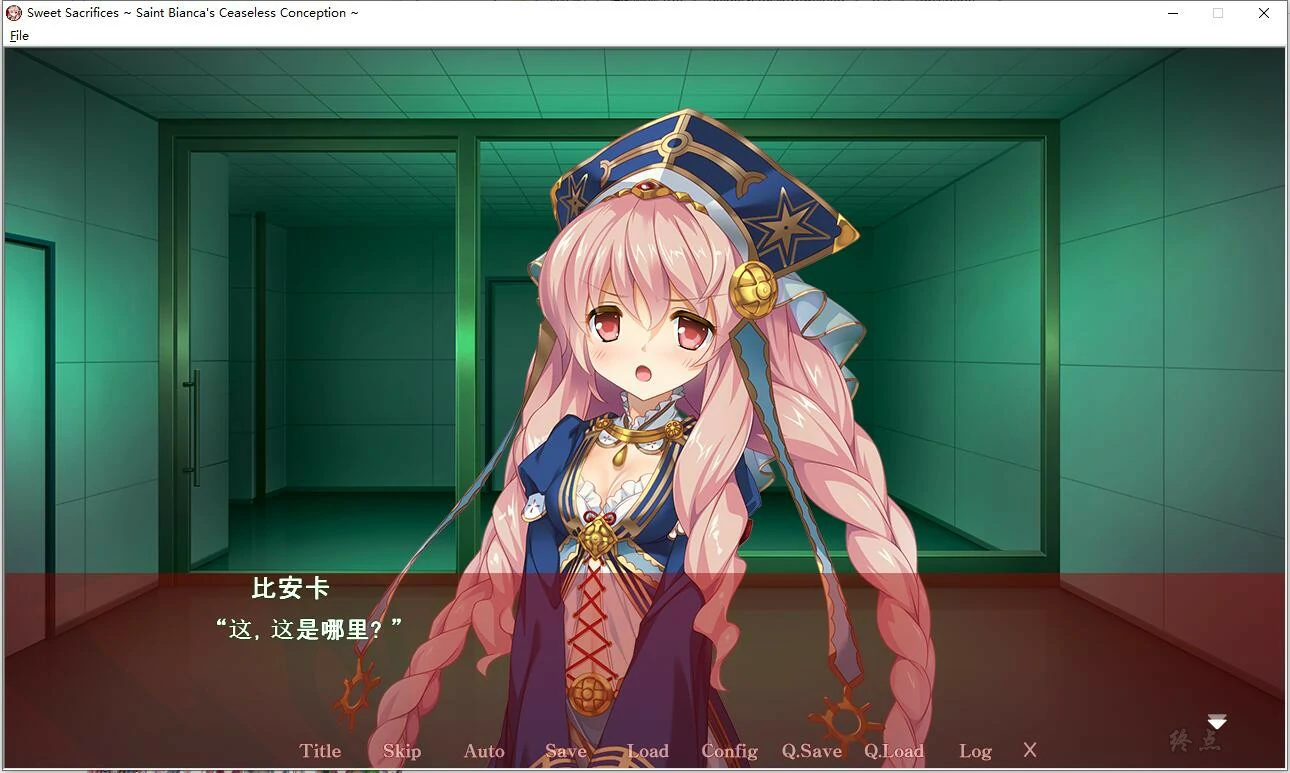Image resolution: width=1290 pixels, height=773 pixels.
Task: Open the Load screen
Action: click(648, 750)
